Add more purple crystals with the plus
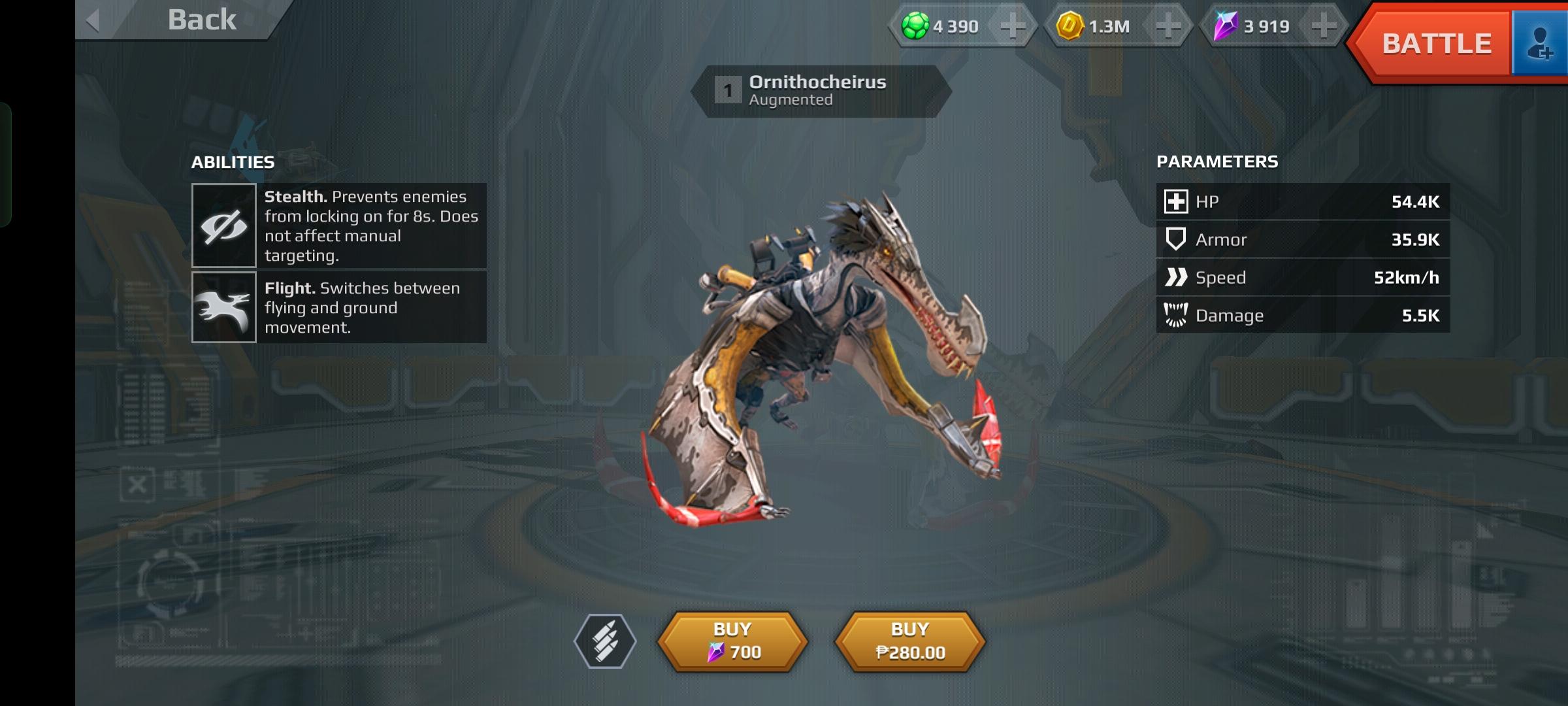1568x706 pixels. tap(1323, 27)
